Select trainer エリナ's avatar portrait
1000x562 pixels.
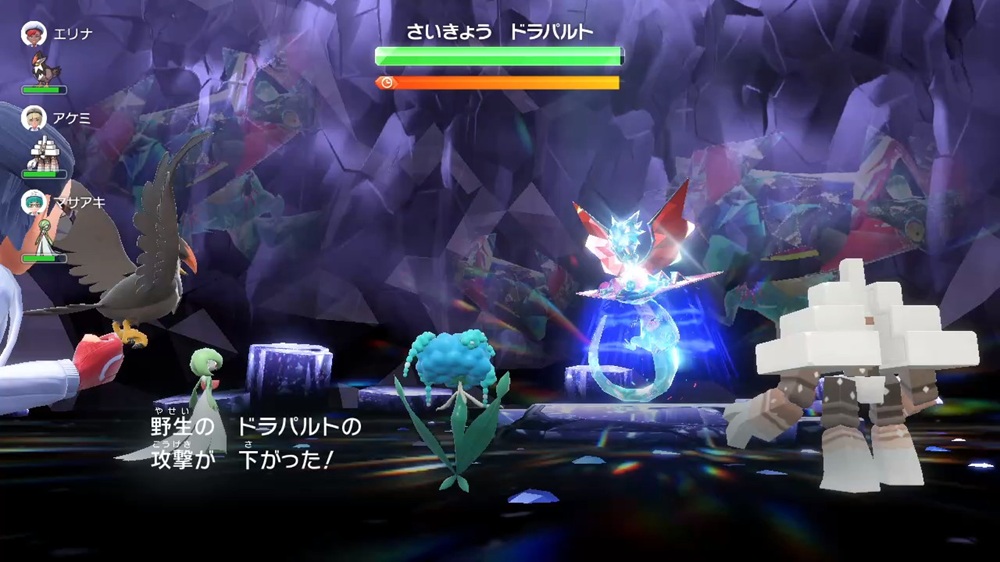click(33, 33)
